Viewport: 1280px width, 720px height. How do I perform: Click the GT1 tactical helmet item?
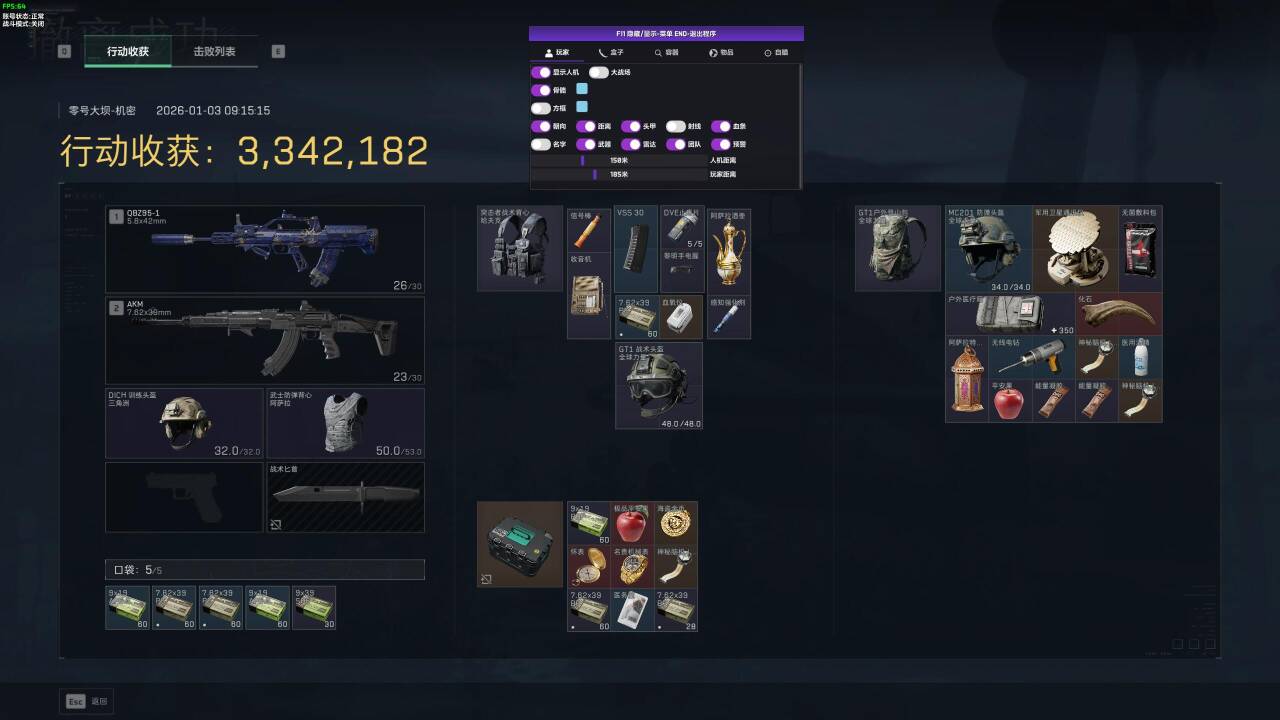[x=658, y=385]
